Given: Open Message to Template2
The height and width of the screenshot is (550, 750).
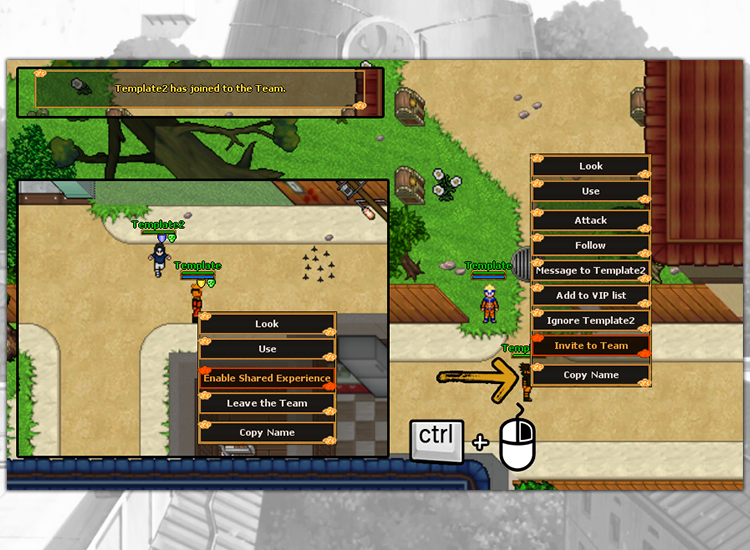Looking at the screenshot, I should (591, 270).
